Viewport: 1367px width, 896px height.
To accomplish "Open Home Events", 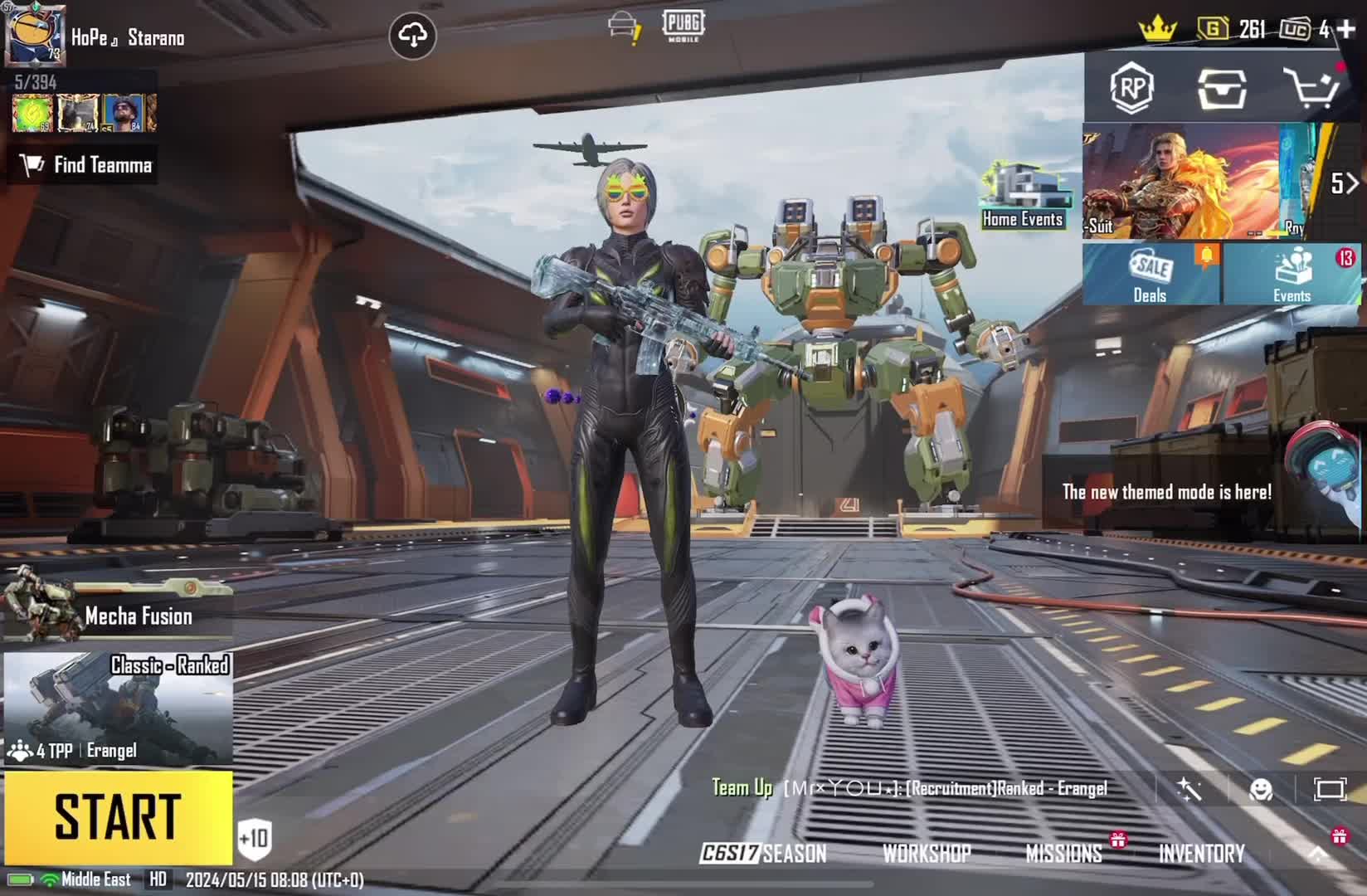I will 1022,196.
